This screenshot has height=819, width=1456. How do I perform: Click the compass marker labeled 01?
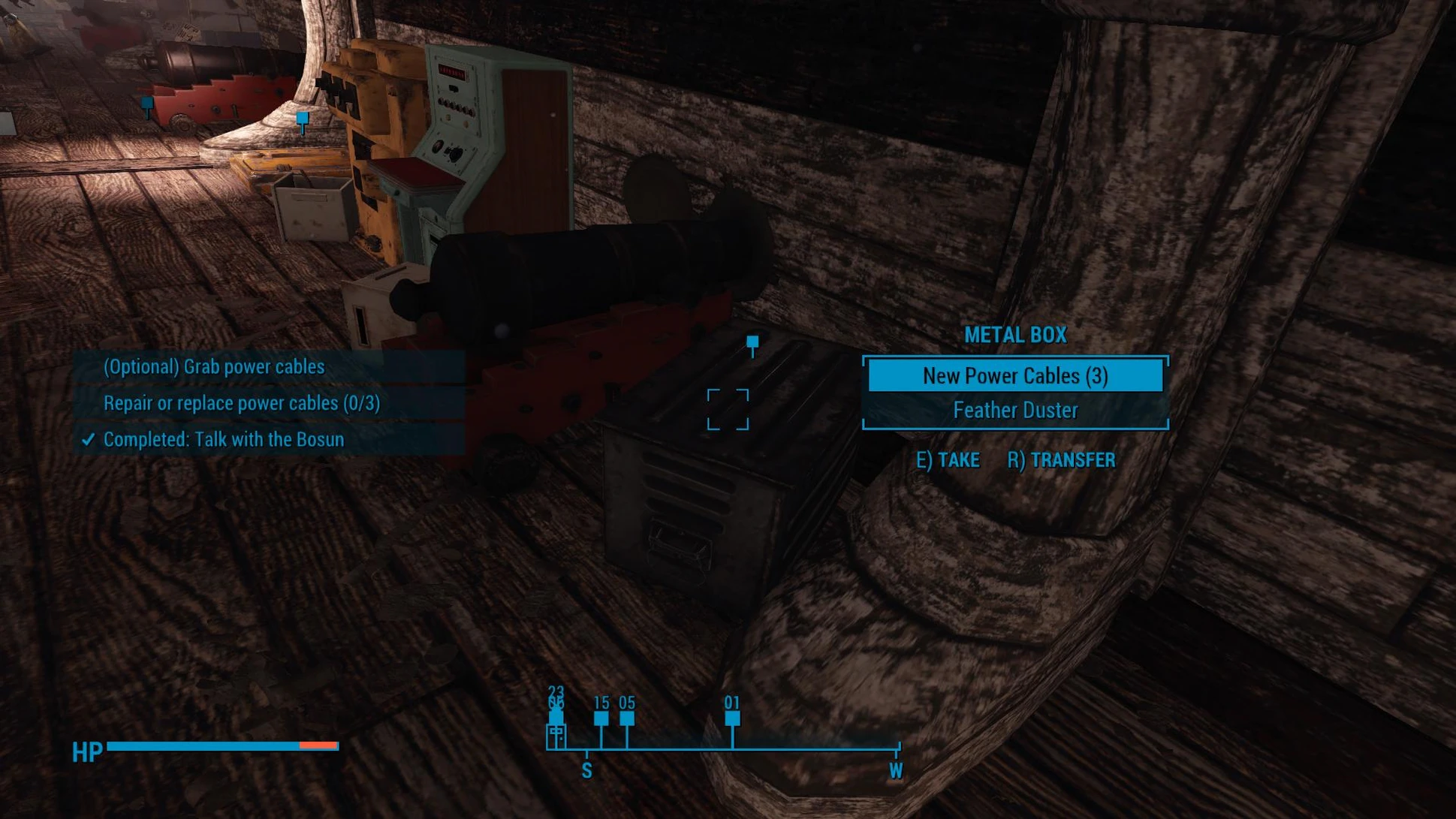pos(732,718)
